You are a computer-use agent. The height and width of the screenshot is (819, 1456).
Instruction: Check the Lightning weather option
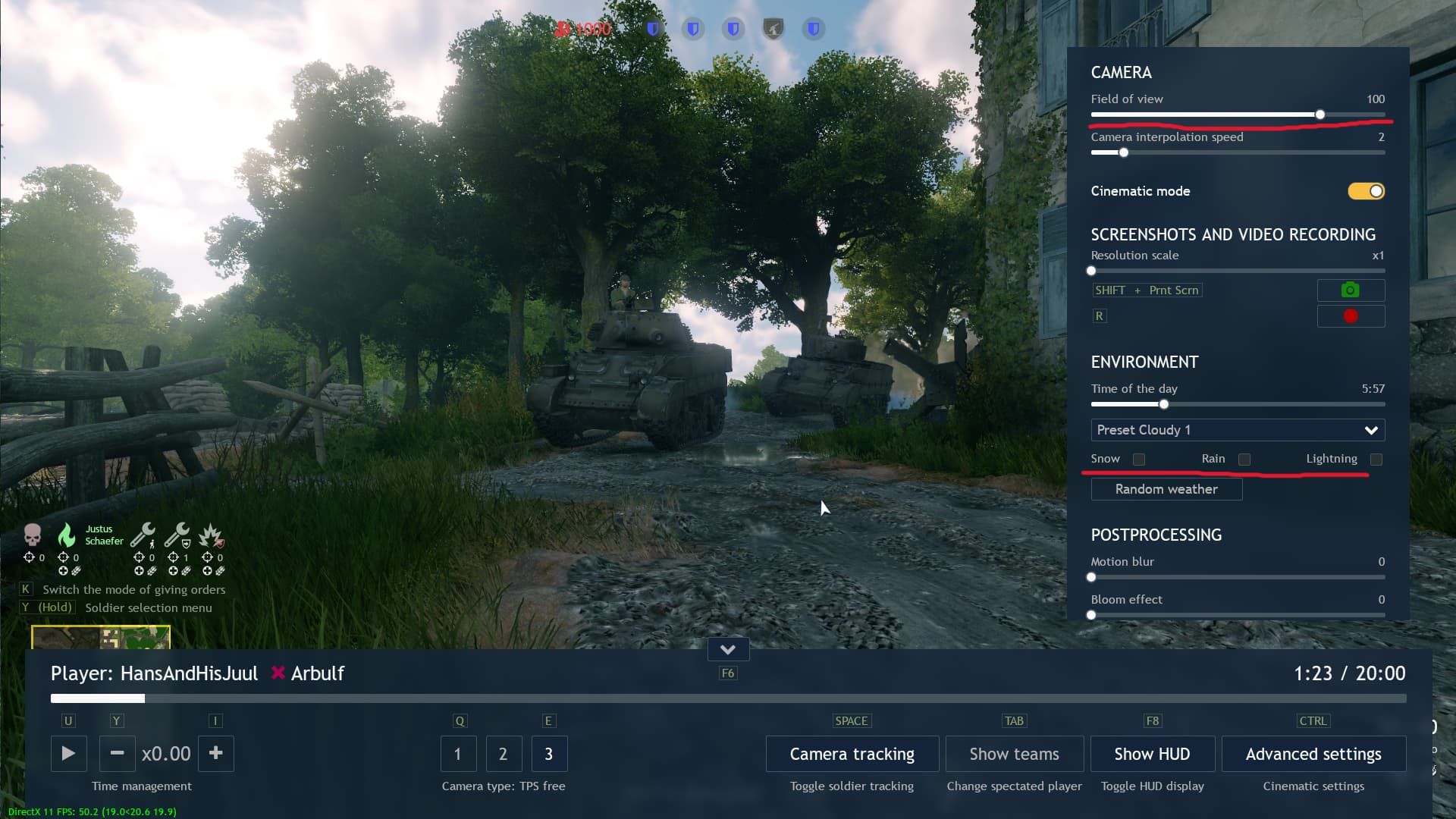coord(1377,459)
